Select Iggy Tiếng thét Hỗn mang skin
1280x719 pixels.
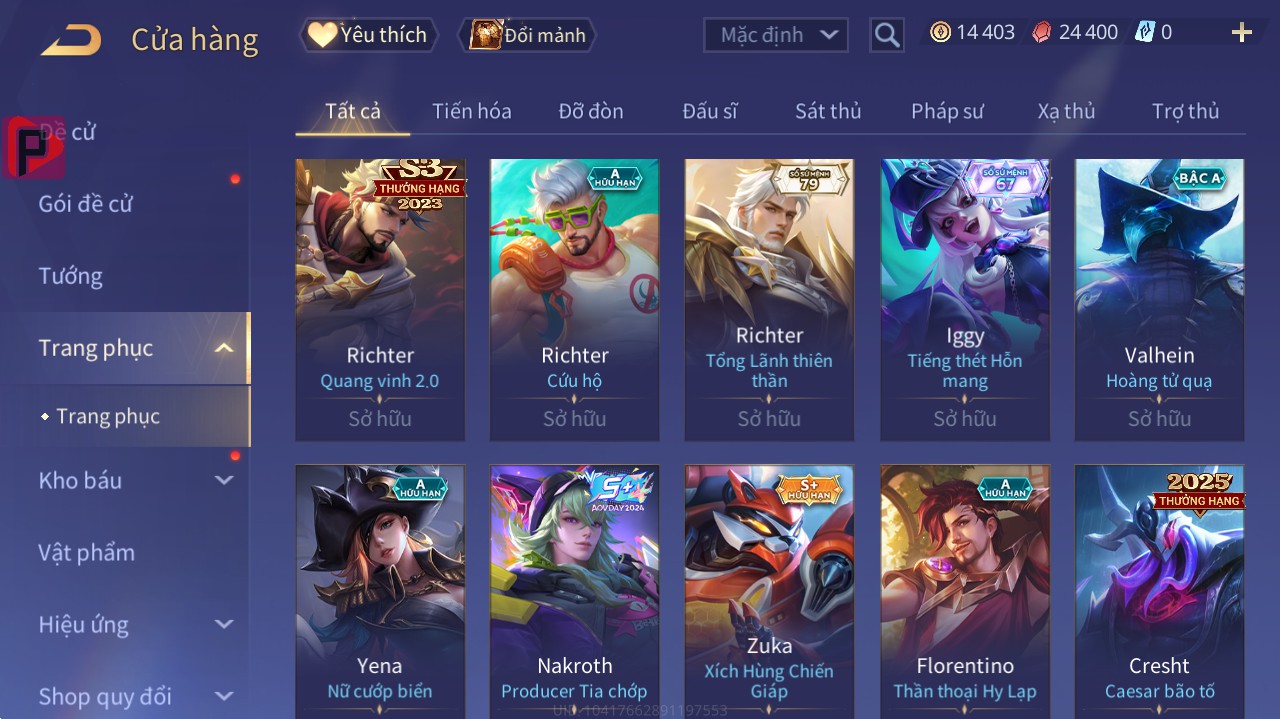tap(965, 299)
